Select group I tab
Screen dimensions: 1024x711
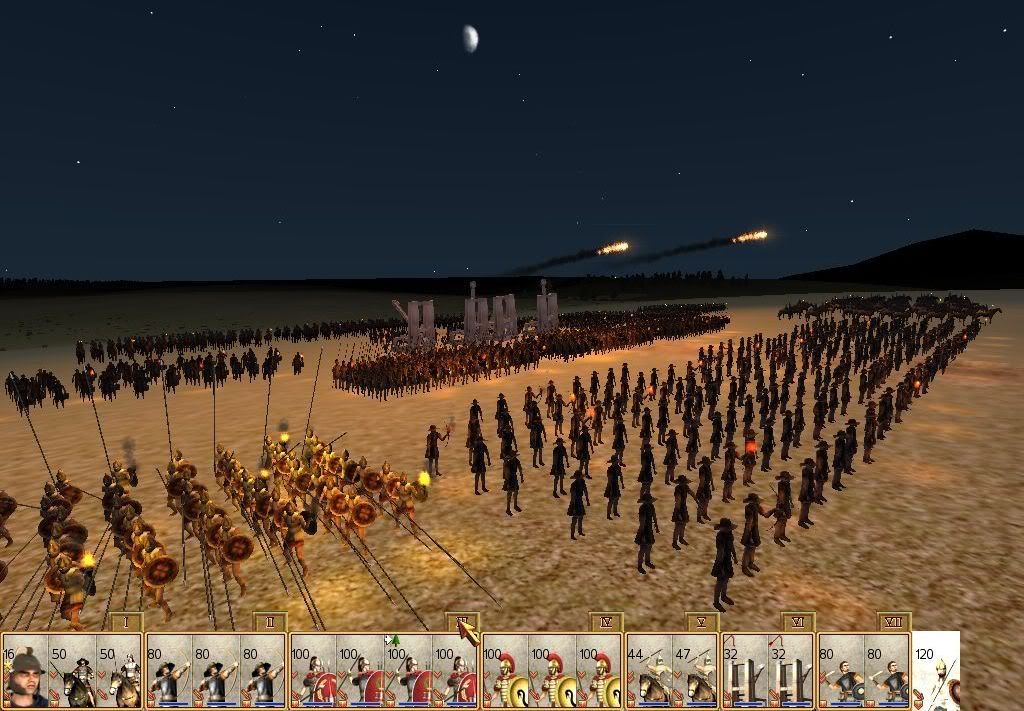pyautogui.click(x=126, y=622)
